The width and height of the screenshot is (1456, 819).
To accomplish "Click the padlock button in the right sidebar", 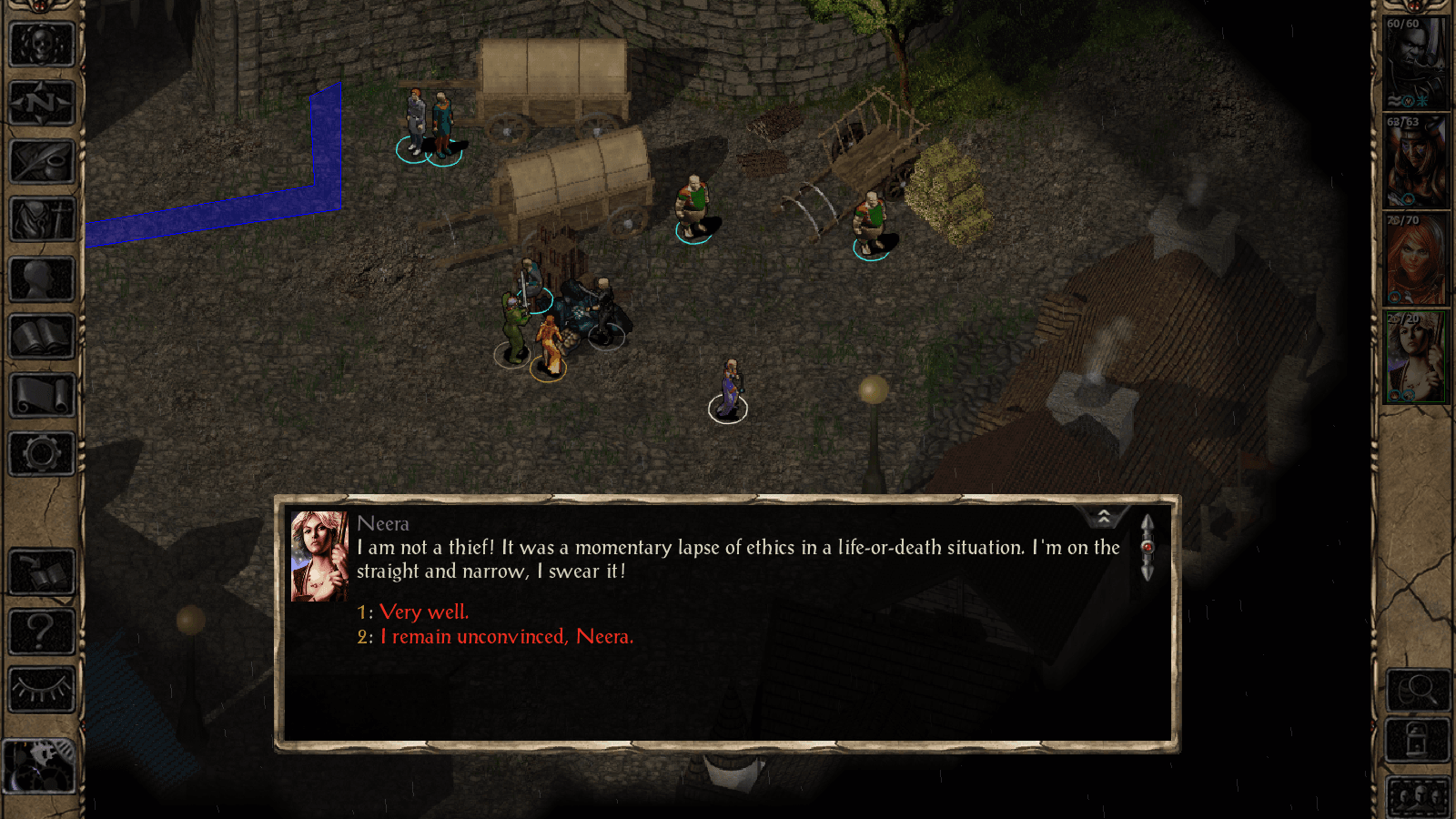I will [1417, 740].
